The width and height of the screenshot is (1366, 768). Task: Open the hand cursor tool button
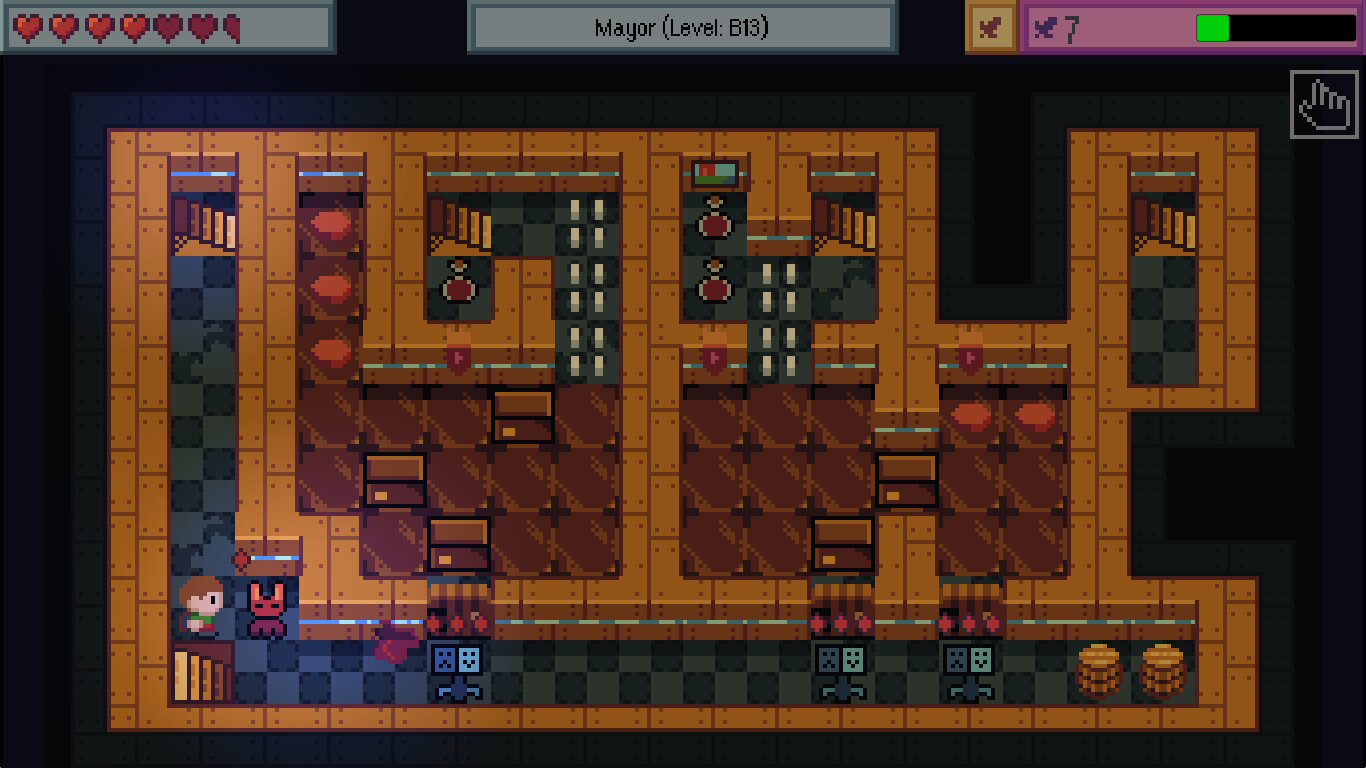point(1323,105)
